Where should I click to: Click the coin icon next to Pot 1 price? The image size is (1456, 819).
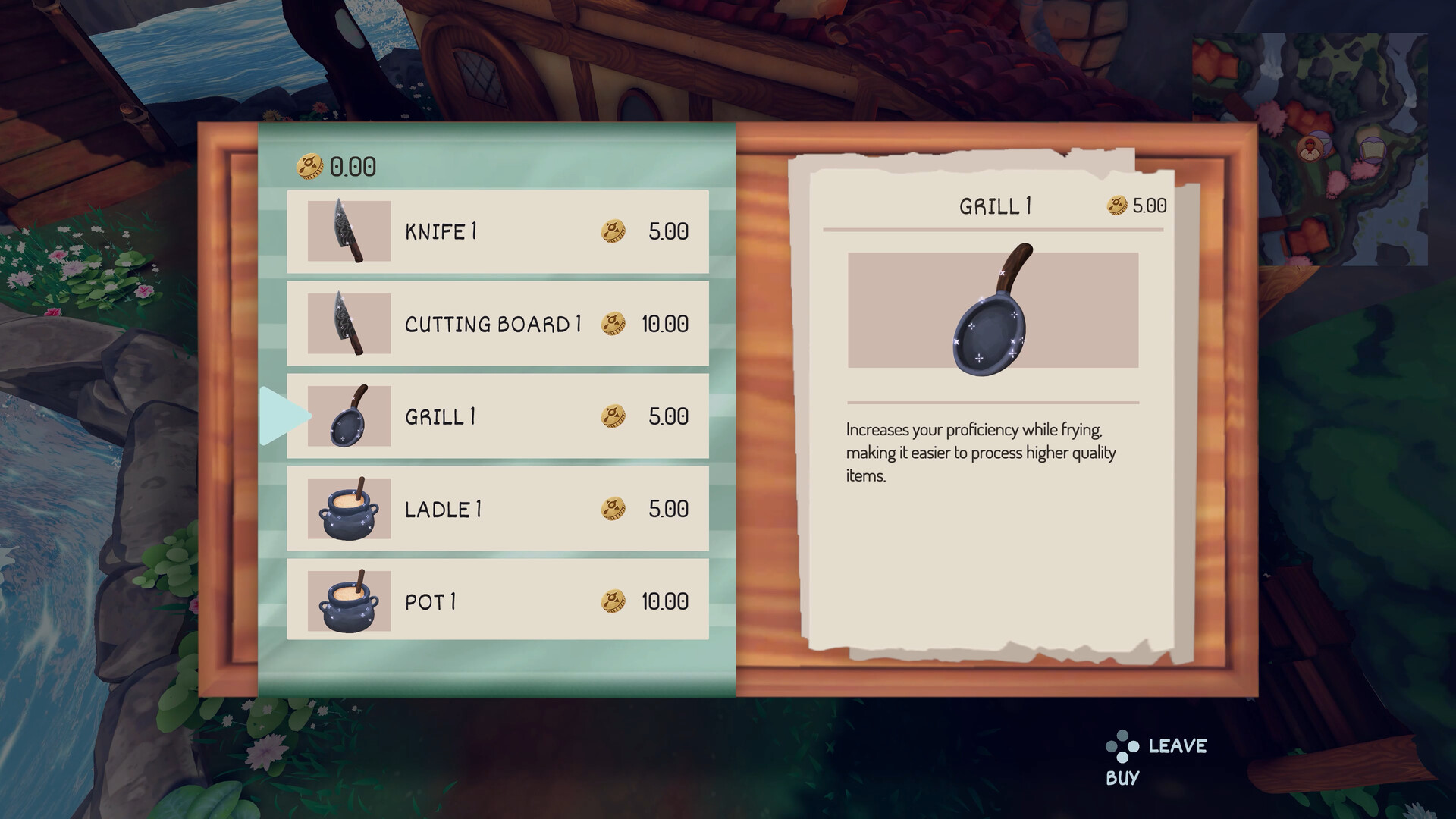[613, 602]
